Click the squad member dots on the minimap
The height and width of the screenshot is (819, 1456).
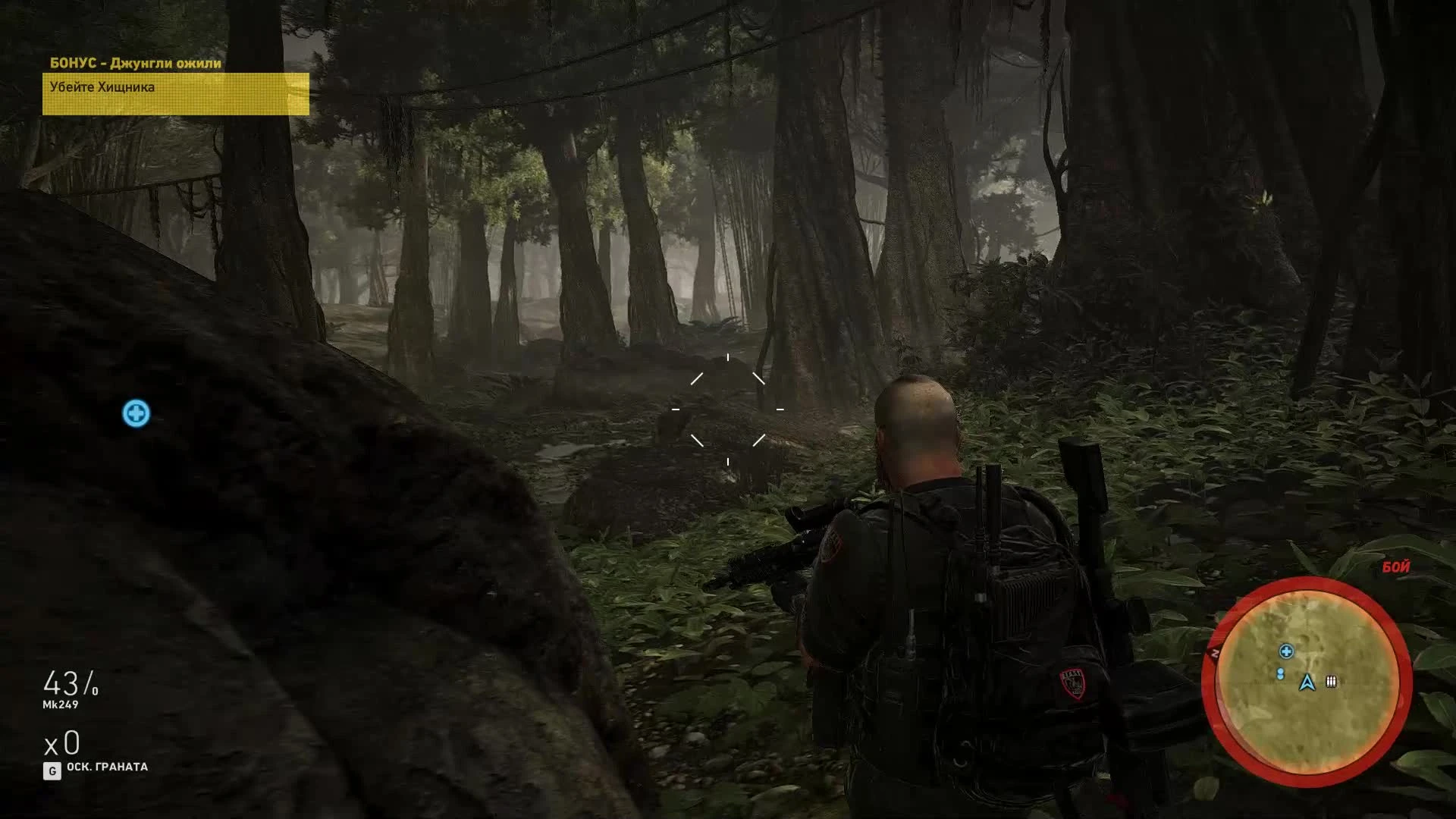[1280, 673]
